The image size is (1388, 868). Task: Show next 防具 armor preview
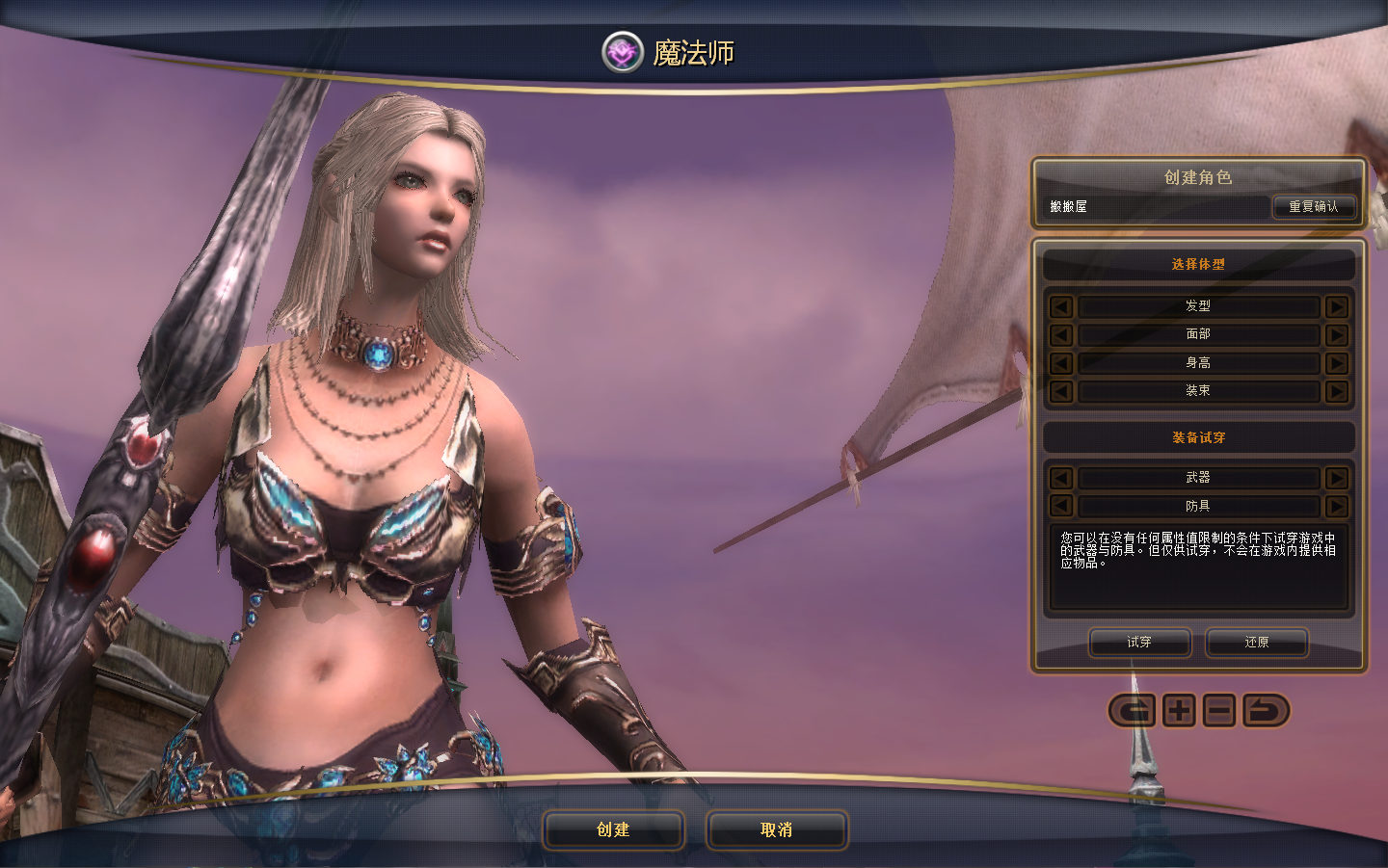(1336, 506)
